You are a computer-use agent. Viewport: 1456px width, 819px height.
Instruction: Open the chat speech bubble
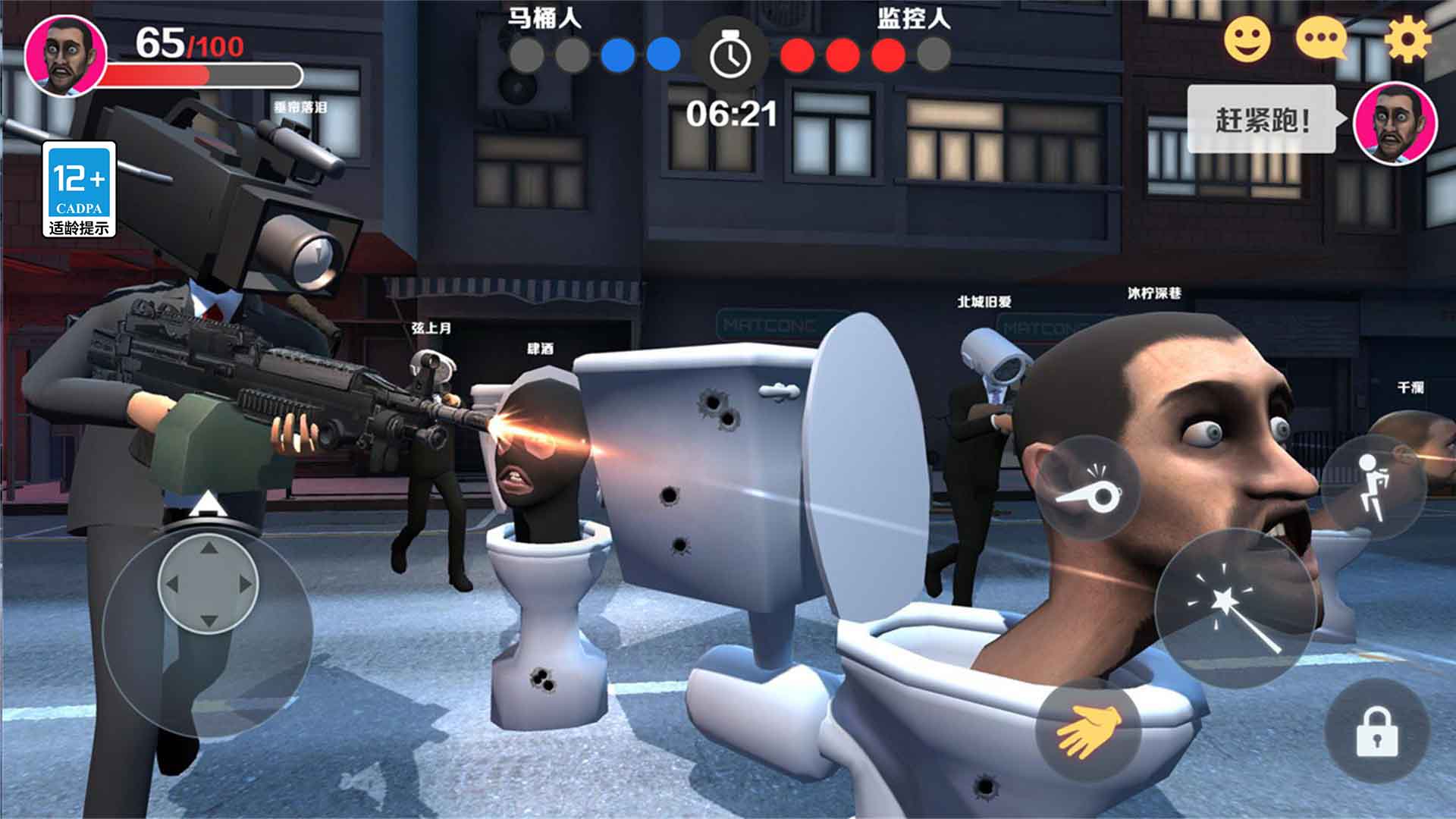pos(1322,38)
